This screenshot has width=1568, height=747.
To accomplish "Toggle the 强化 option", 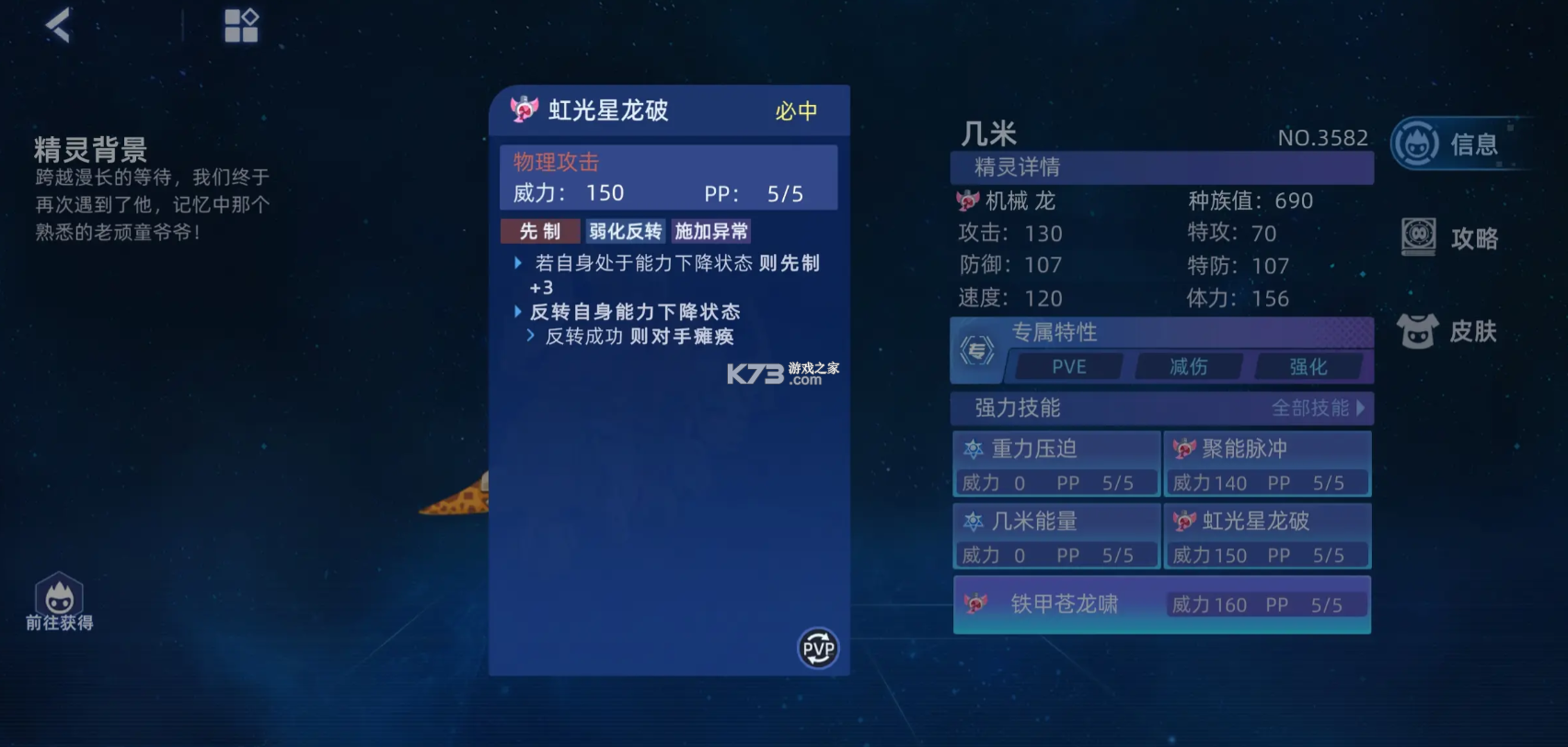I will [x=1308, y=366].
